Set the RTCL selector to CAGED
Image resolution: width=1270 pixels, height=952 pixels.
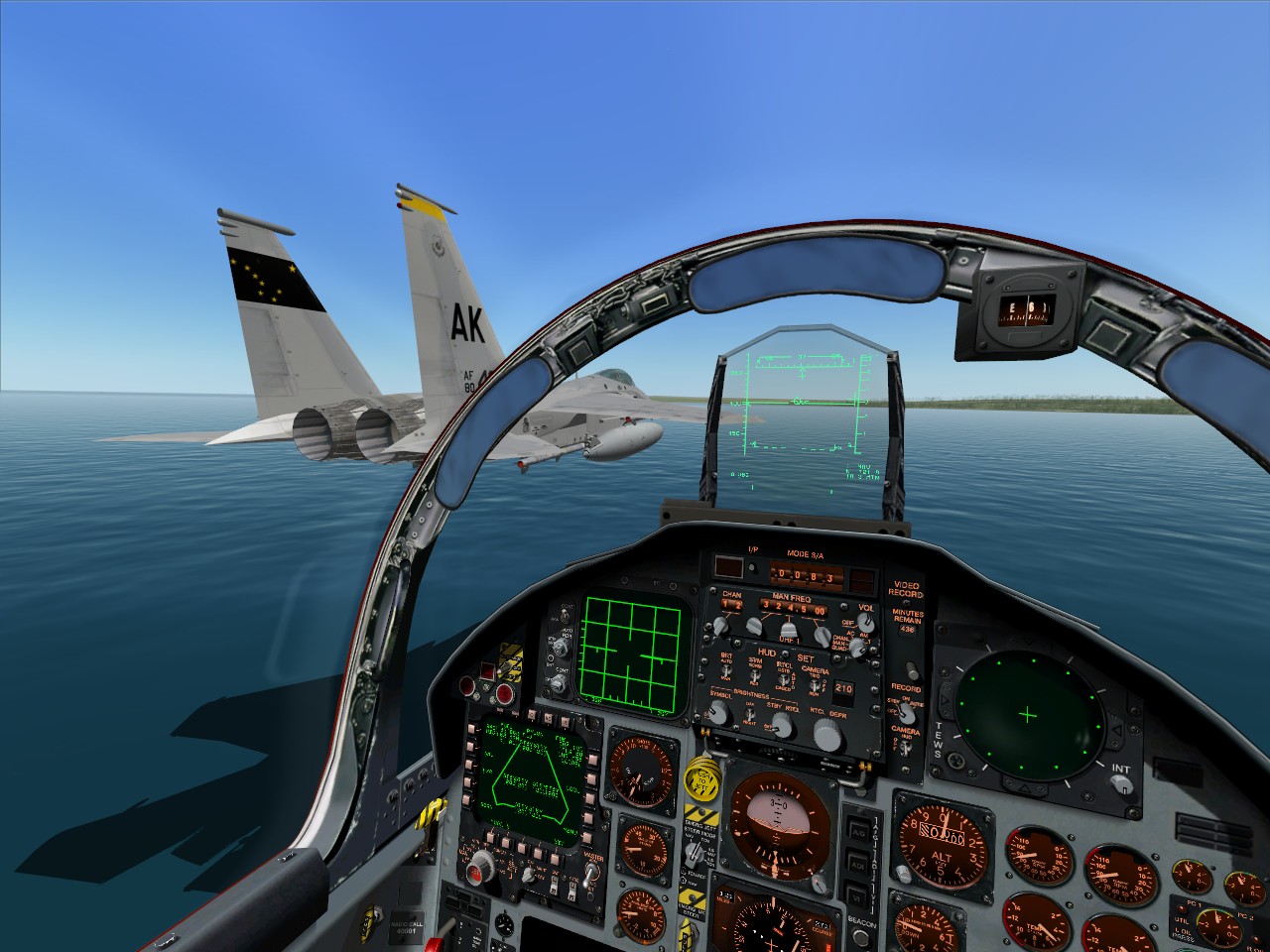pyautogui.click(x=785, y=680)
